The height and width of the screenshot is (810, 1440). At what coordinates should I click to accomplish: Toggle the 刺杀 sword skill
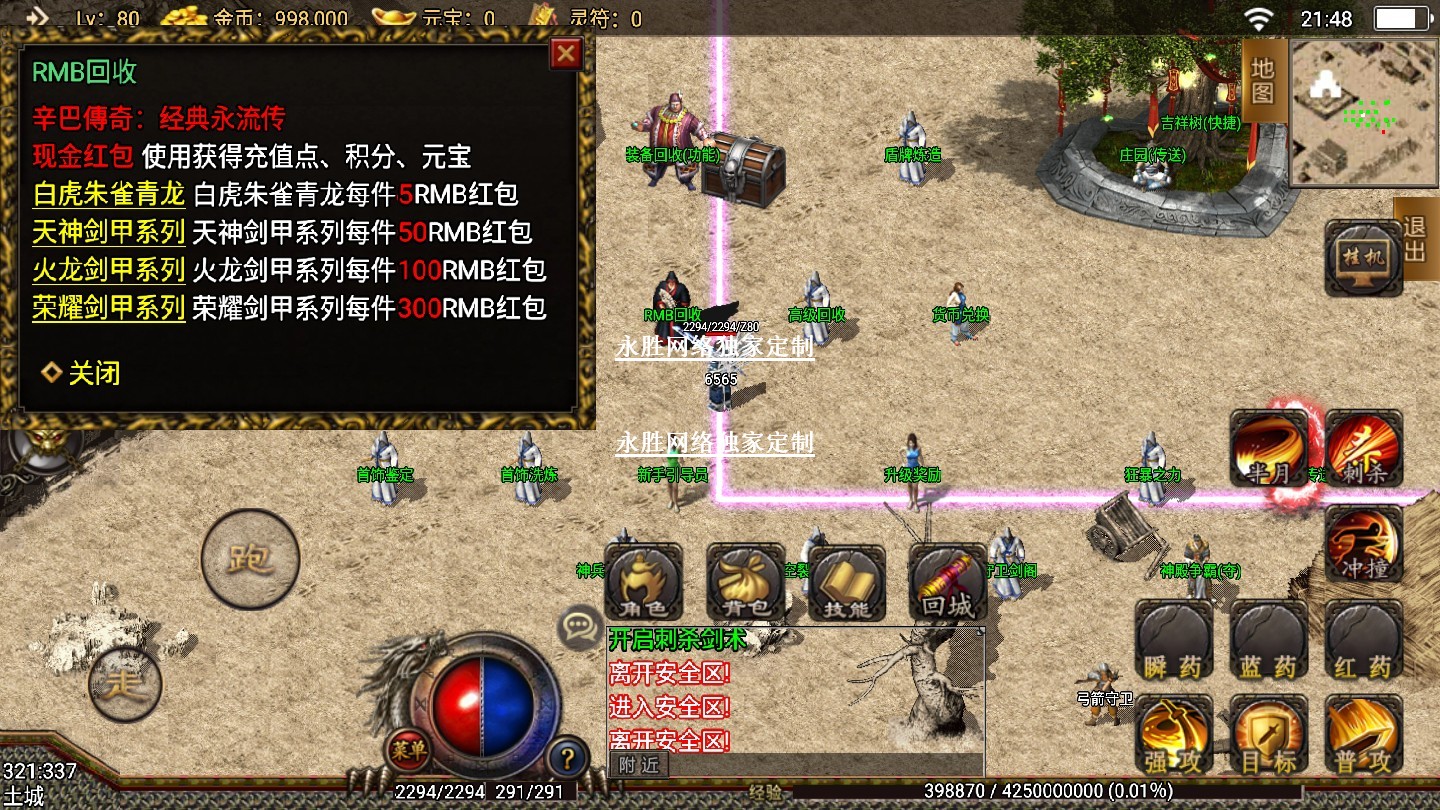(x=1364, y=449)
